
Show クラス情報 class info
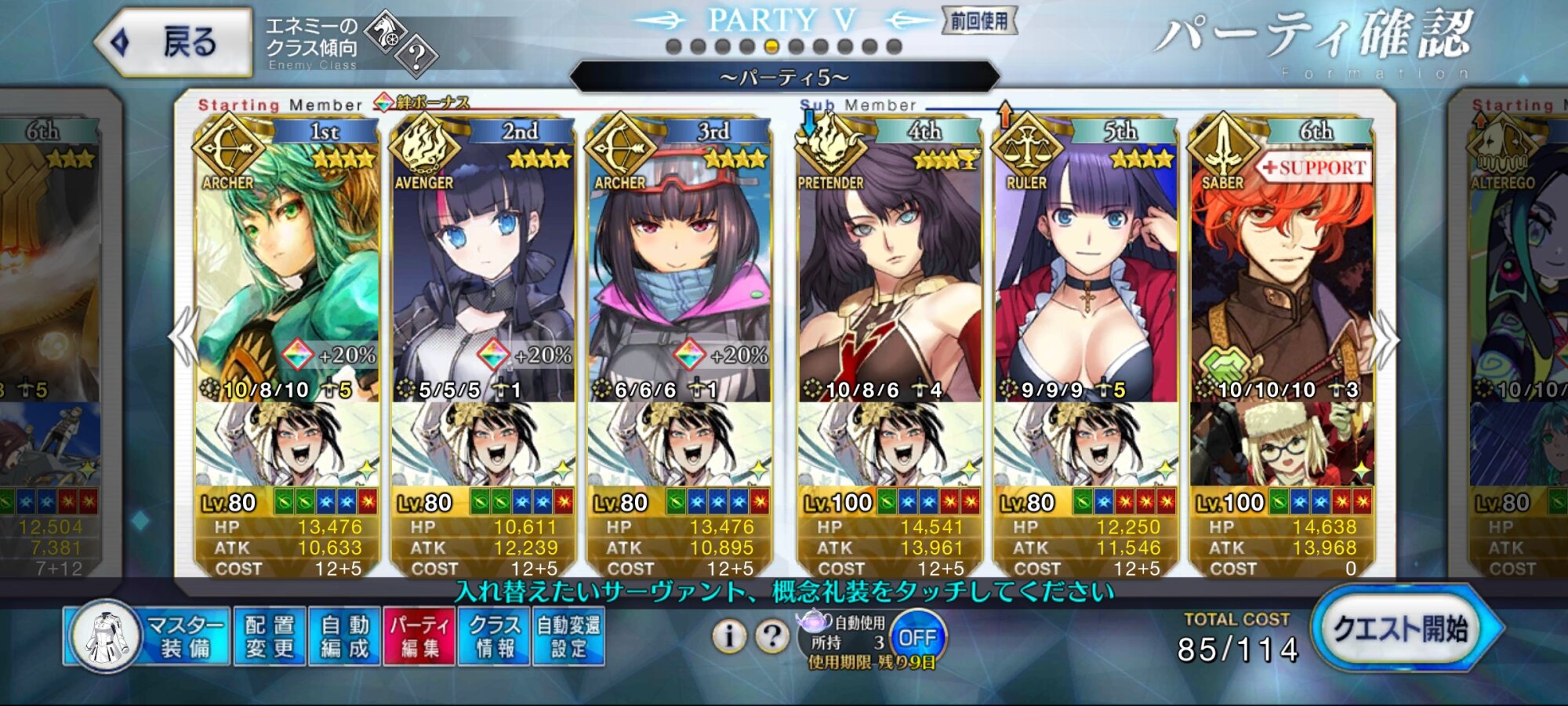(494, 636)
